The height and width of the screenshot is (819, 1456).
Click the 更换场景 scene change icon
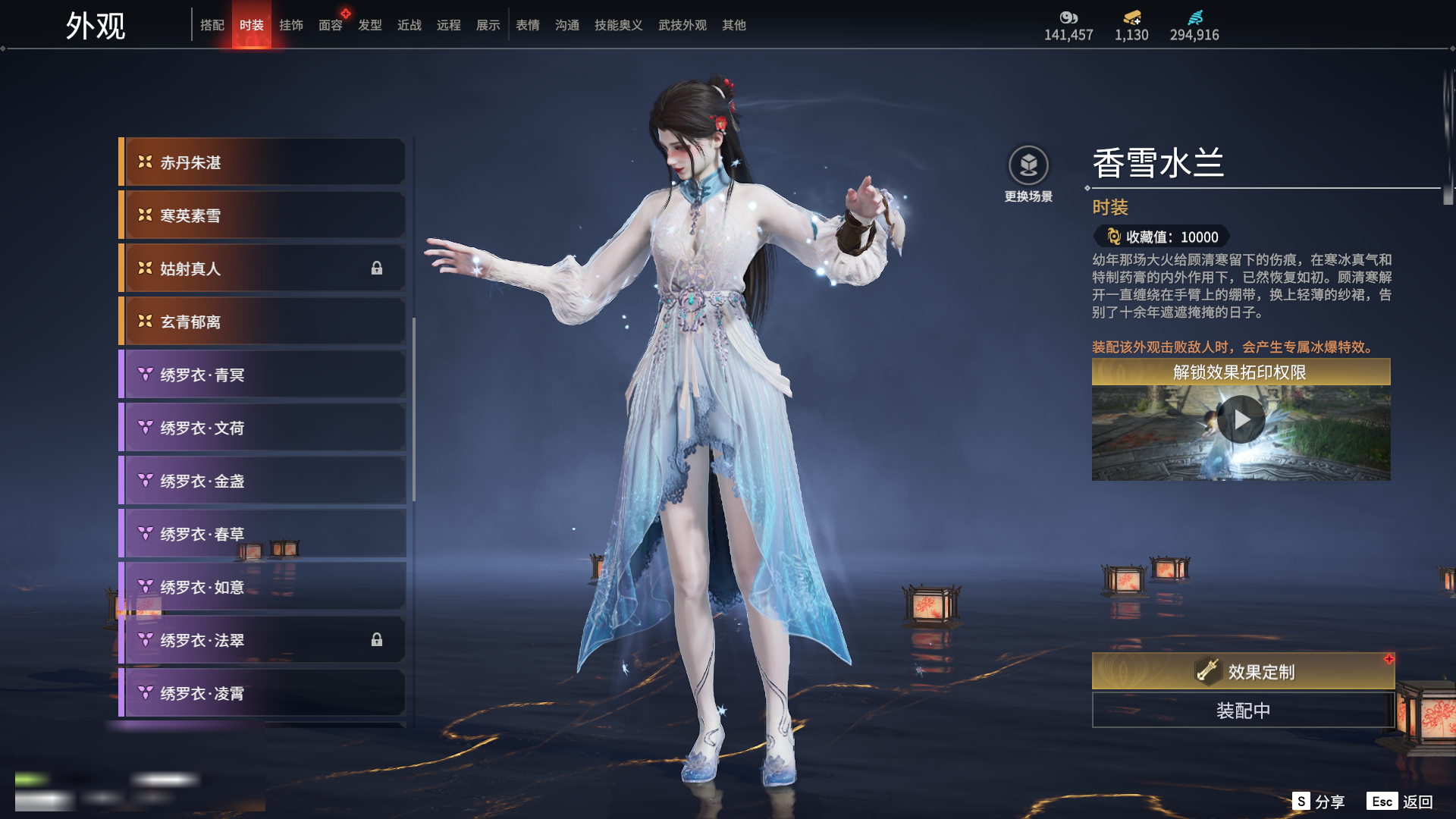(x=1028, y=165)
